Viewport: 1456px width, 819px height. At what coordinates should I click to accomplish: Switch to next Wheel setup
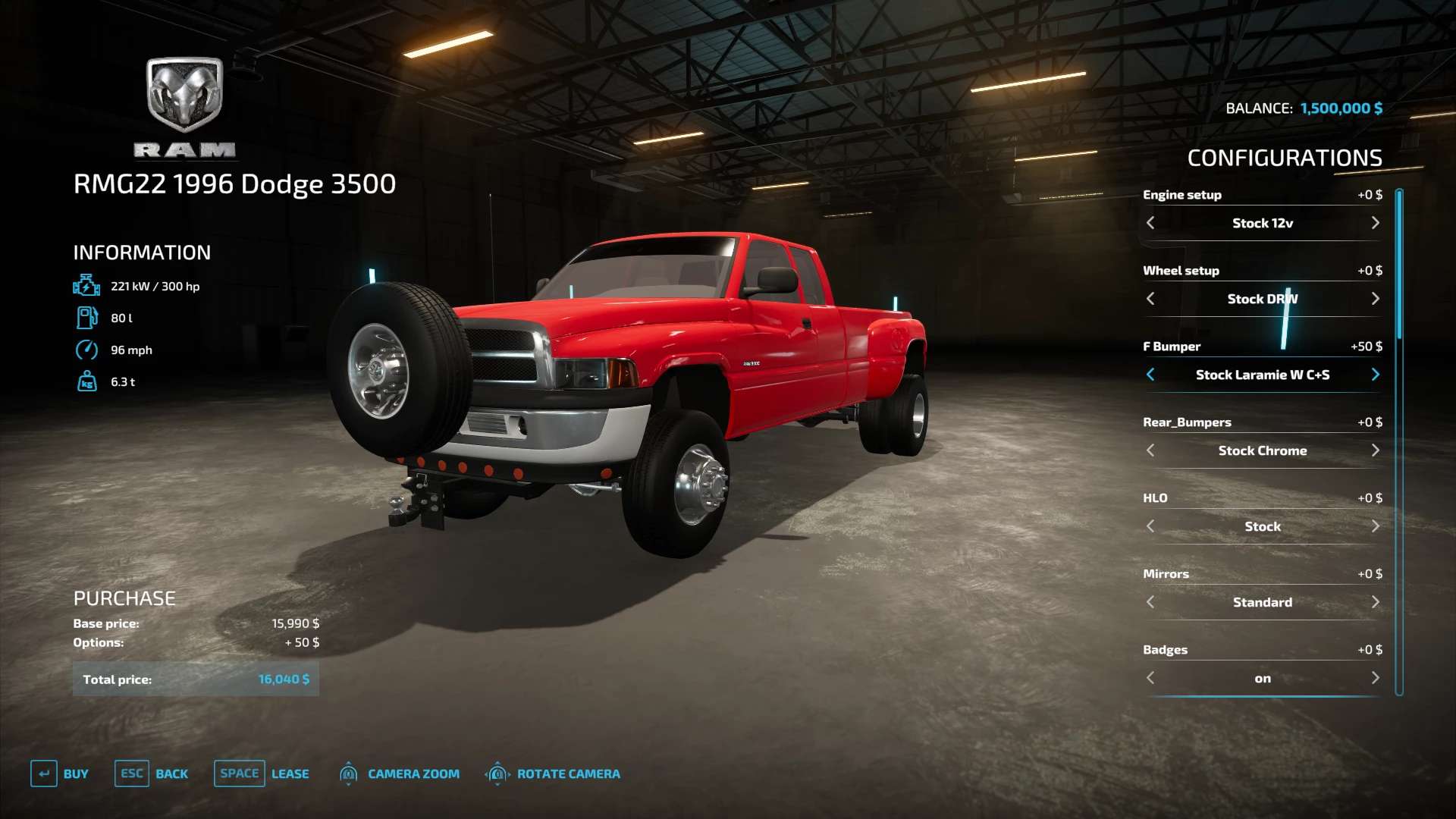click(1375, 299)
